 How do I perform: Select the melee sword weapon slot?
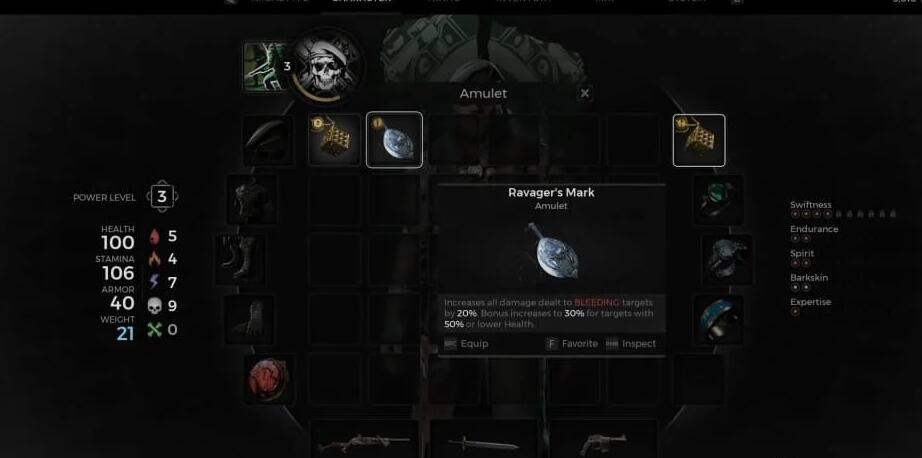click(483, 441)
